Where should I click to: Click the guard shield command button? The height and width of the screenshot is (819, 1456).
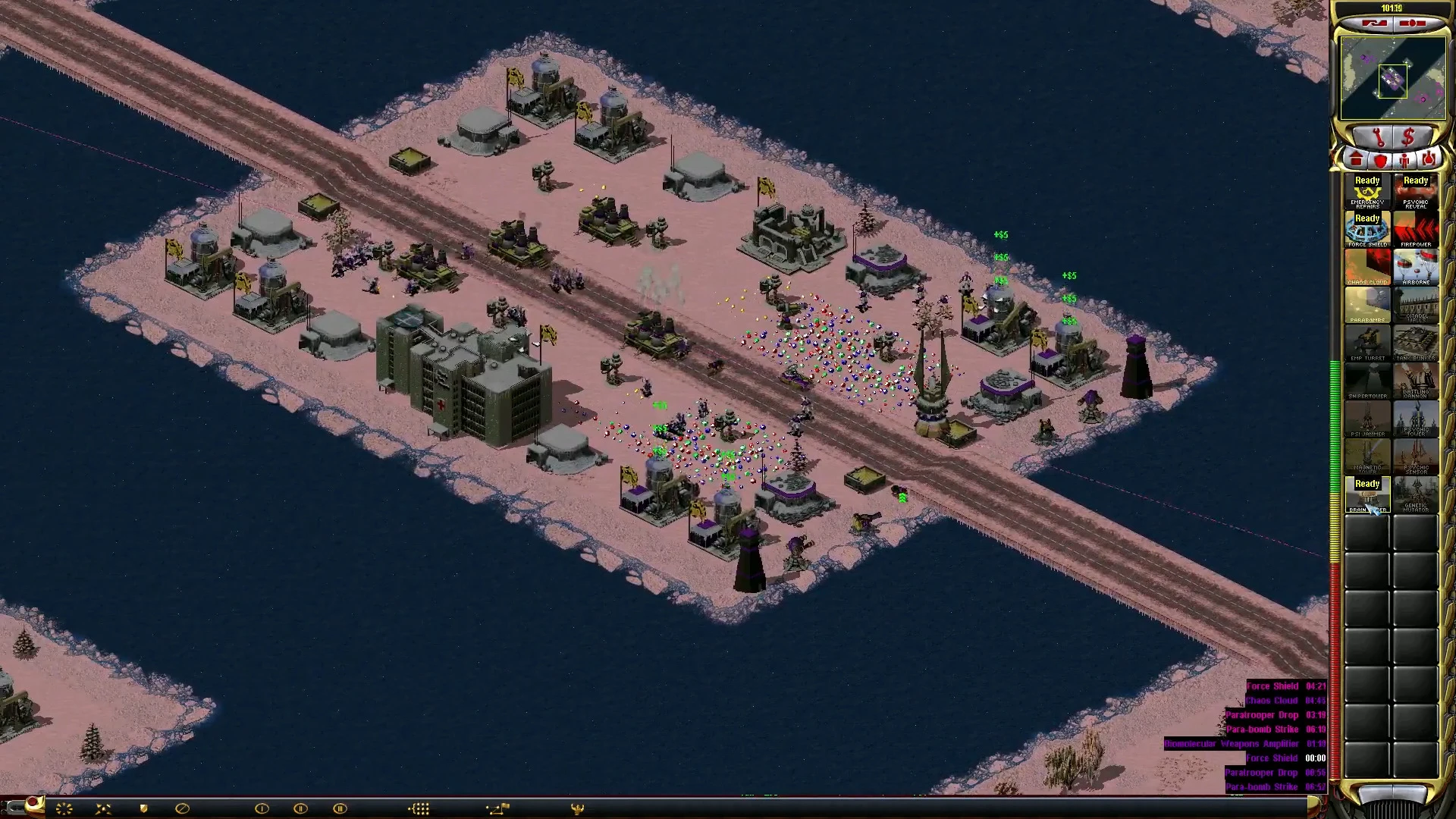pyautogui.click(x=143, y=808)
